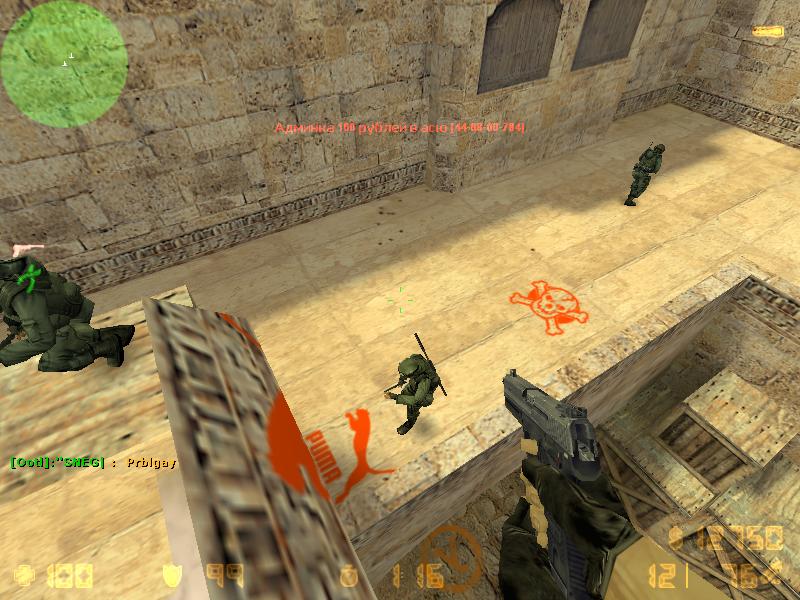Toggle the yellow flashlight indicator icon
800x600 pixels.
[x=768, y=32]
